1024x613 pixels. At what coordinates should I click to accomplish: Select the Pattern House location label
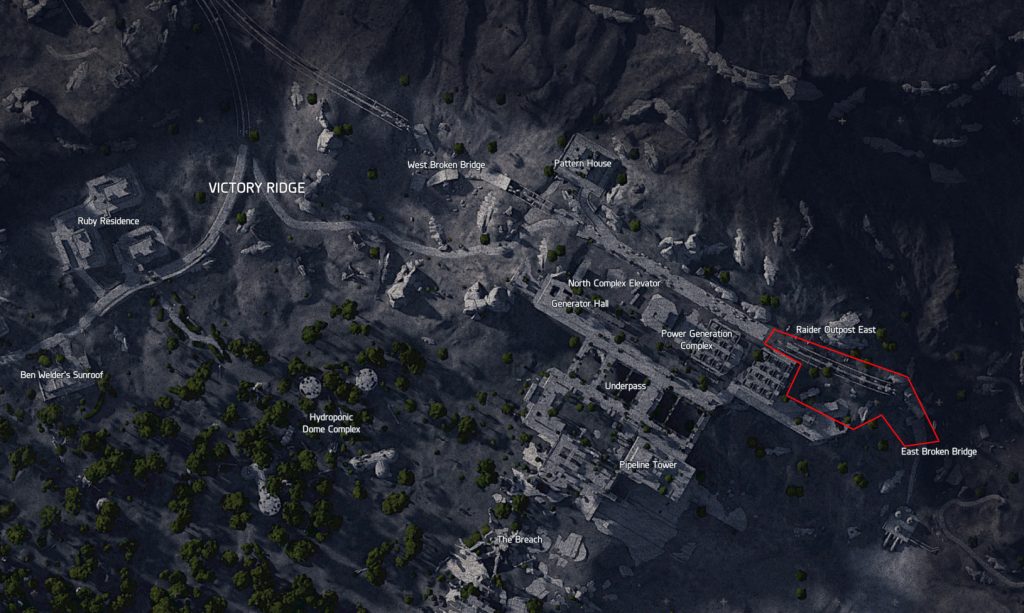click(x=582, y=163)
